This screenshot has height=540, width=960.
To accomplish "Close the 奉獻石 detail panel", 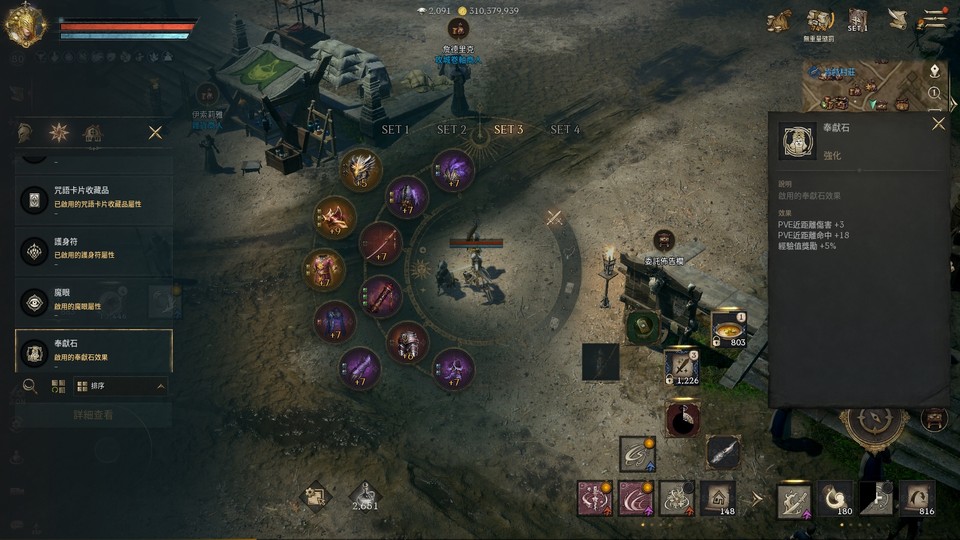I will 938,124.
